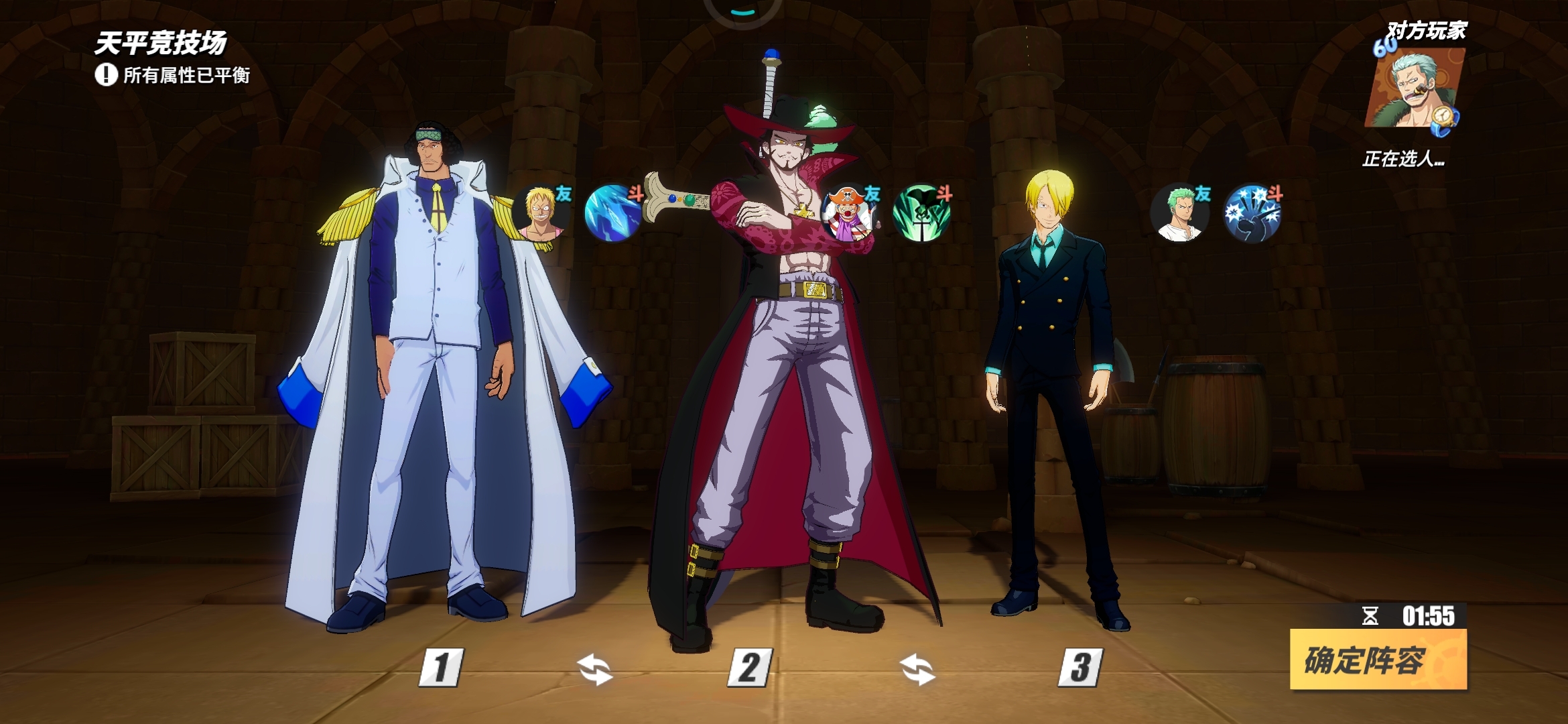The height and width of the screenshot is (724, 1568).
Task: Tap the blue burst skill icon beside Zoro
Action: 1252,213
